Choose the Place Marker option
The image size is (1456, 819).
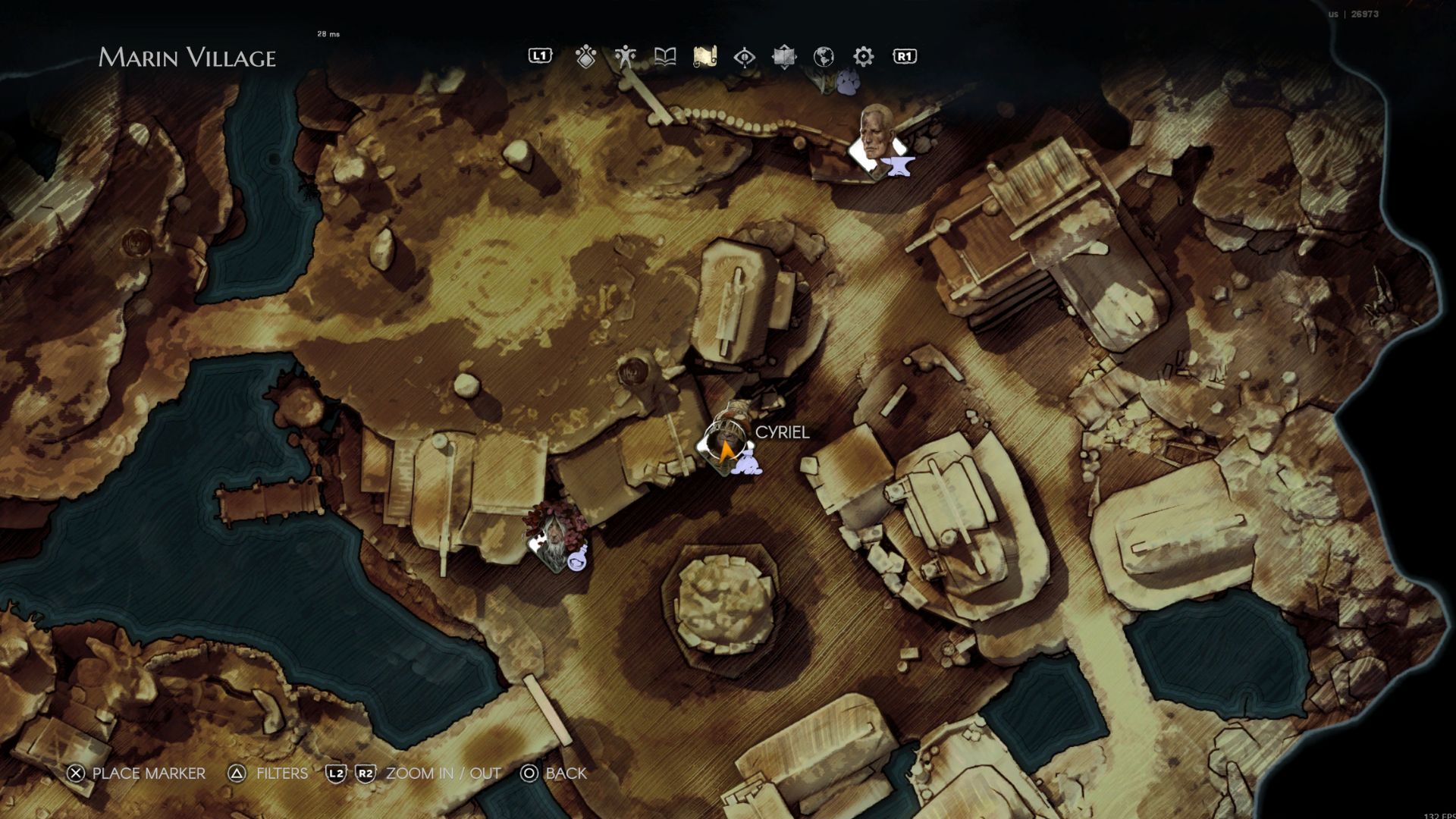[136, 773]
